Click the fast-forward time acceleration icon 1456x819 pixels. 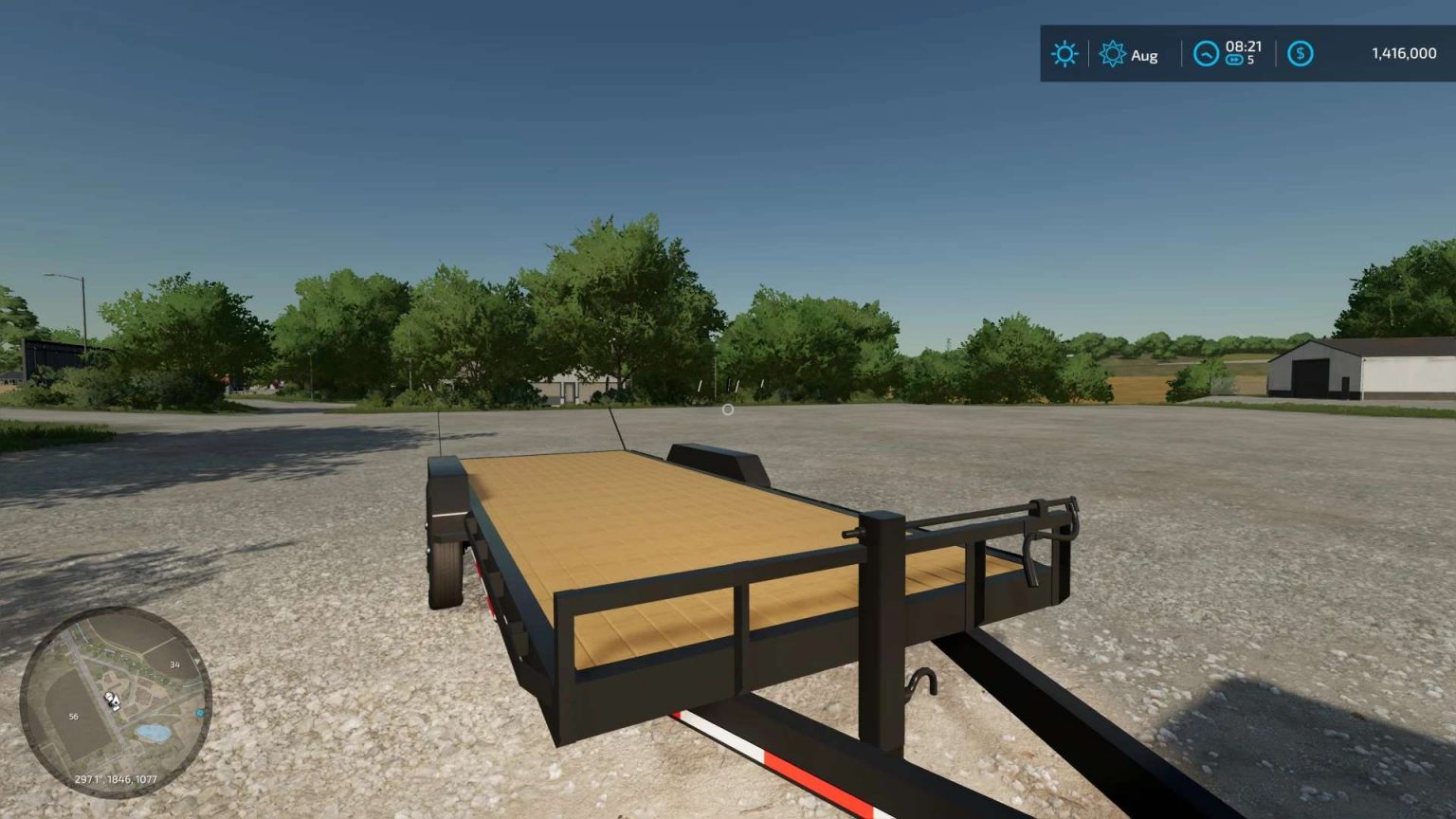pyautogui.click(x=1234, y=60)
